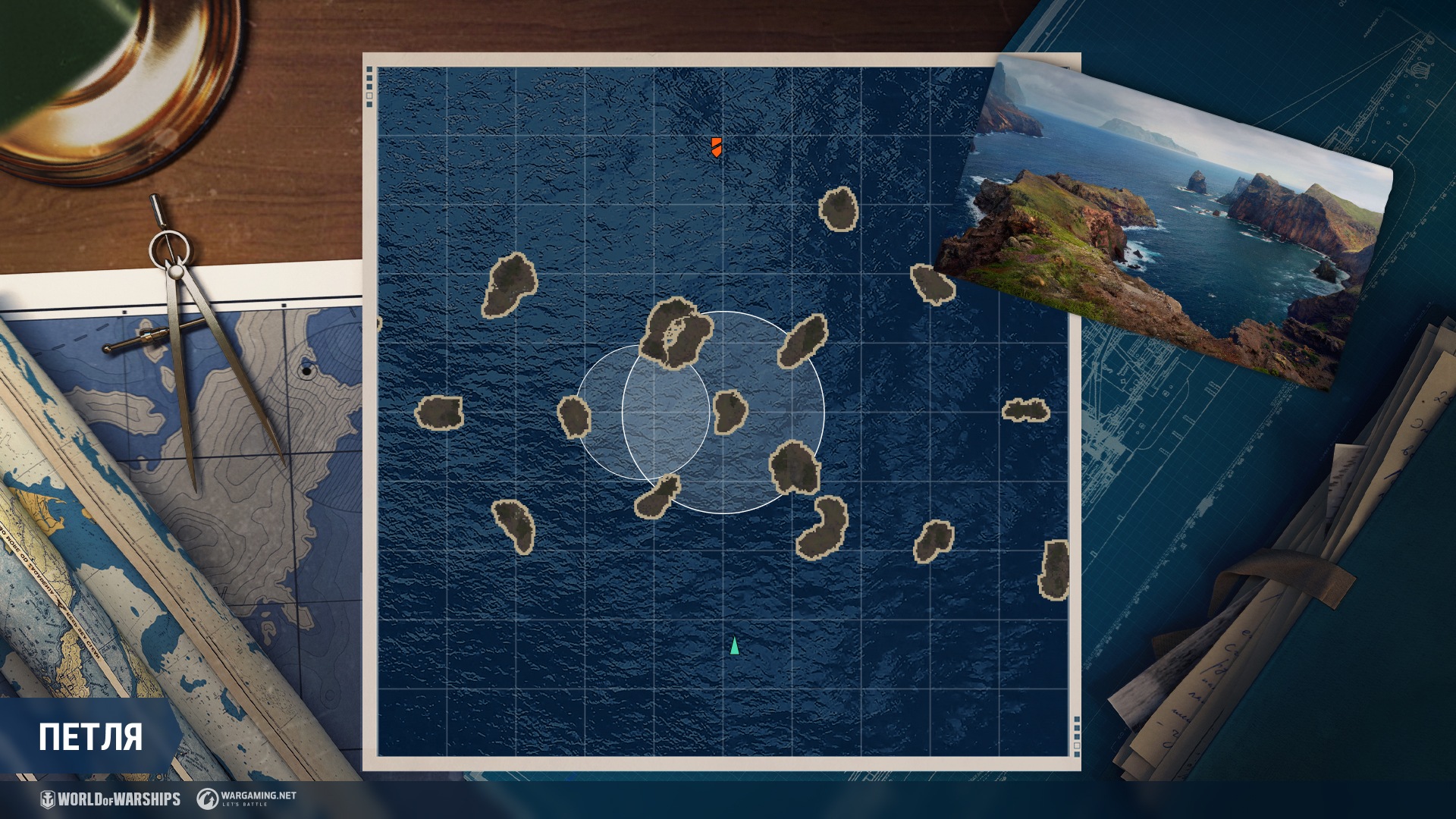
Task: Click the Wargaming.net logo
Action: click(x=247, y=799)
